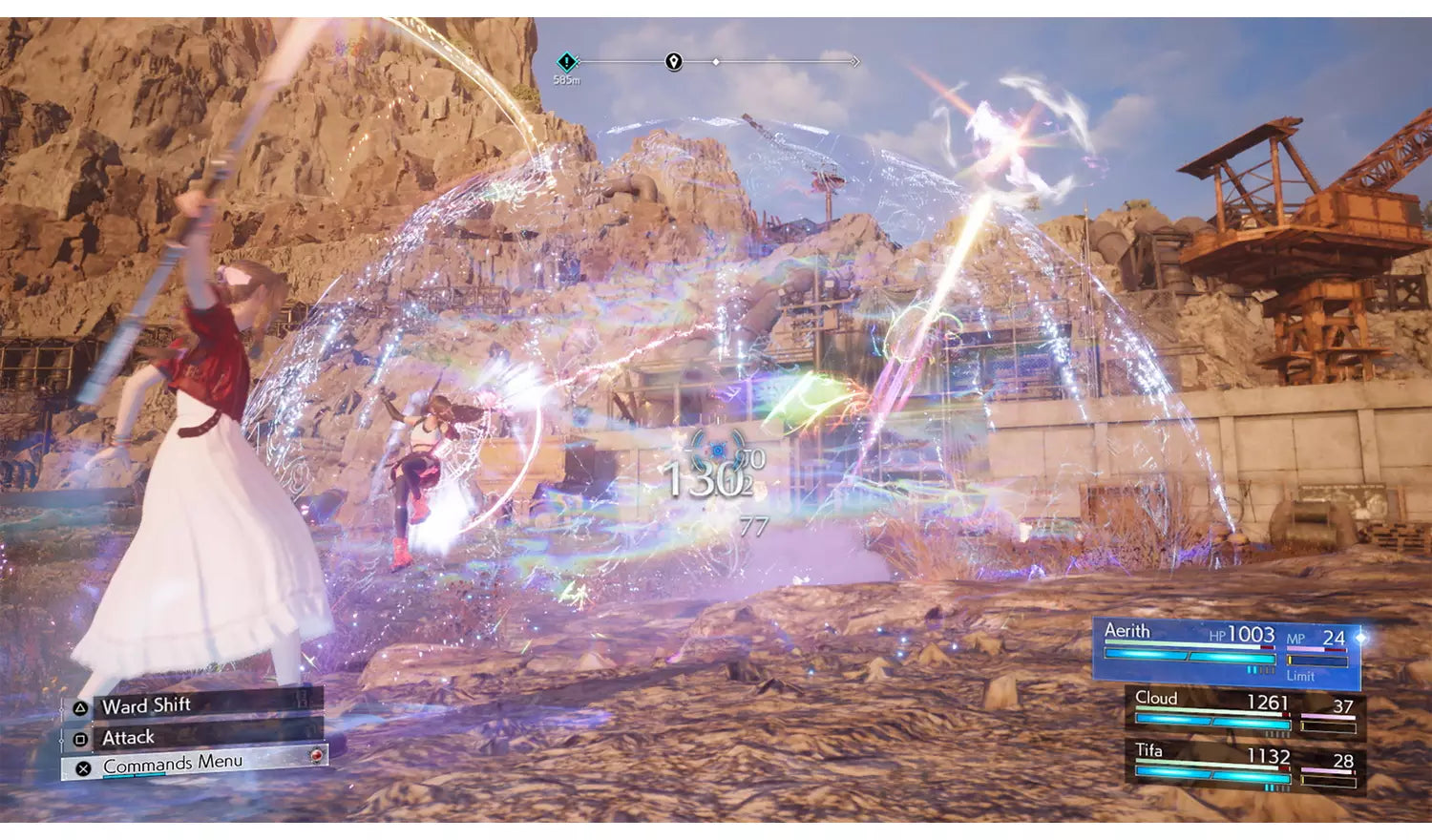The height and width of the screenshot is (840, 1432).
Task: Click the white sparkle icon beside Aerith's panel
Action: click(1359, 637)
